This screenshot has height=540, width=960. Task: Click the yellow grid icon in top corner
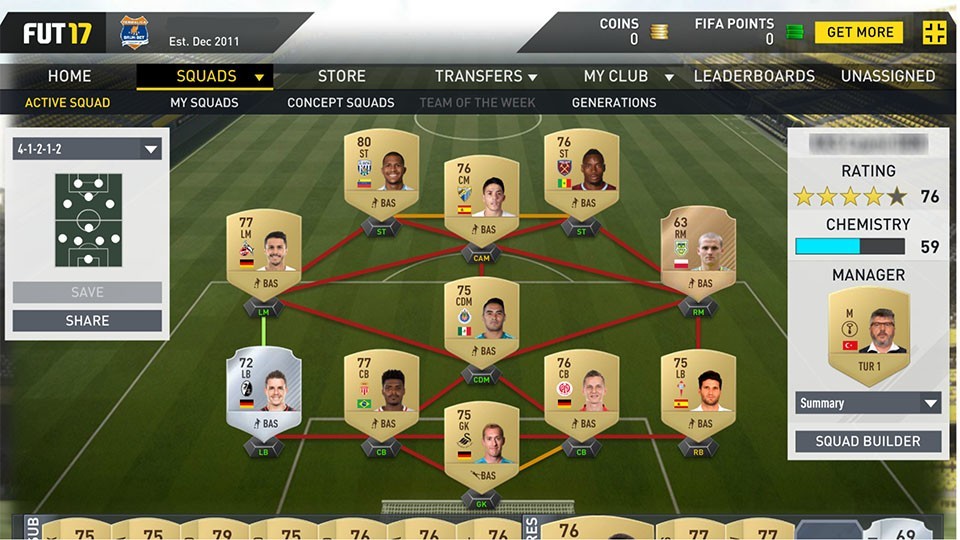[x=934, y=32]
